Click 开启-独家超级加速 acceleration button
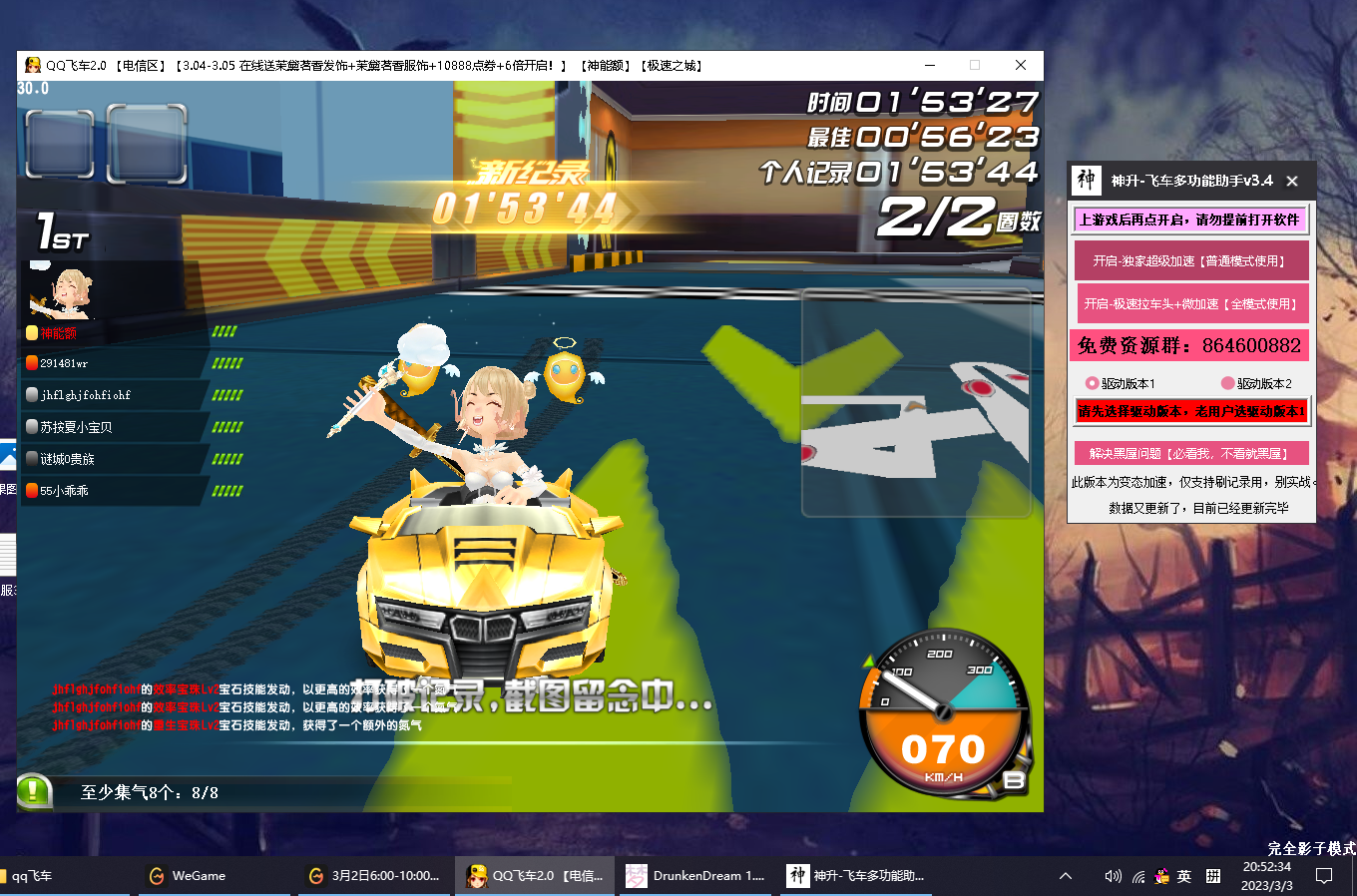The height and width of the screenshot is (896, 1357). click(x=1190, y=259)
